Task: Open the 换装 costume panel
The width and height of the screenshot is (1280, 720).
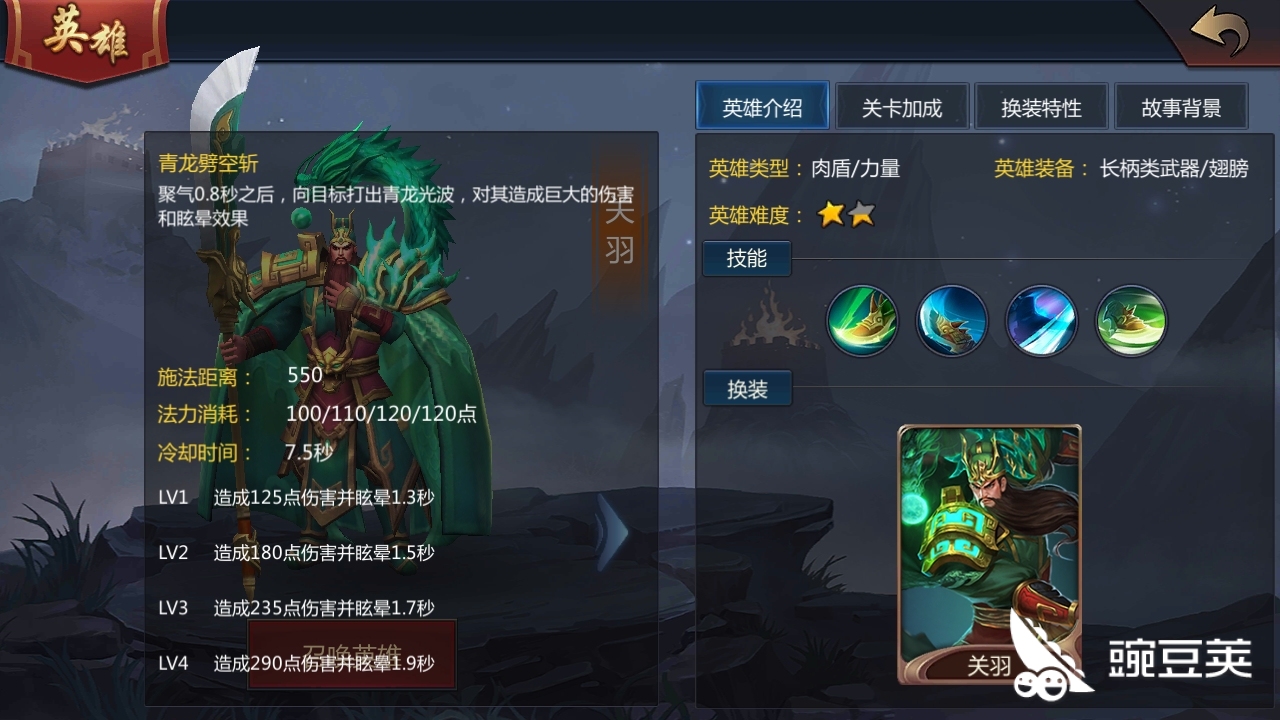Action: click(746, 389)
